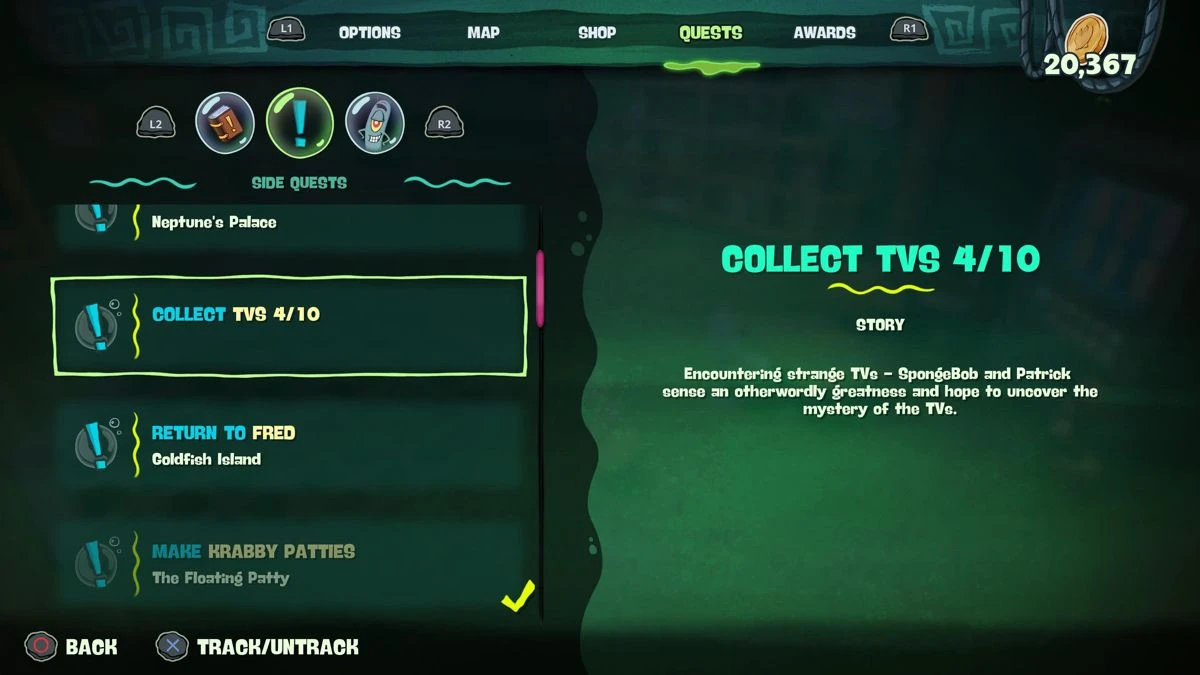Select the Neptune's Palace quest row
Screen dimensions: 1200x675
[x=289, y=224]
